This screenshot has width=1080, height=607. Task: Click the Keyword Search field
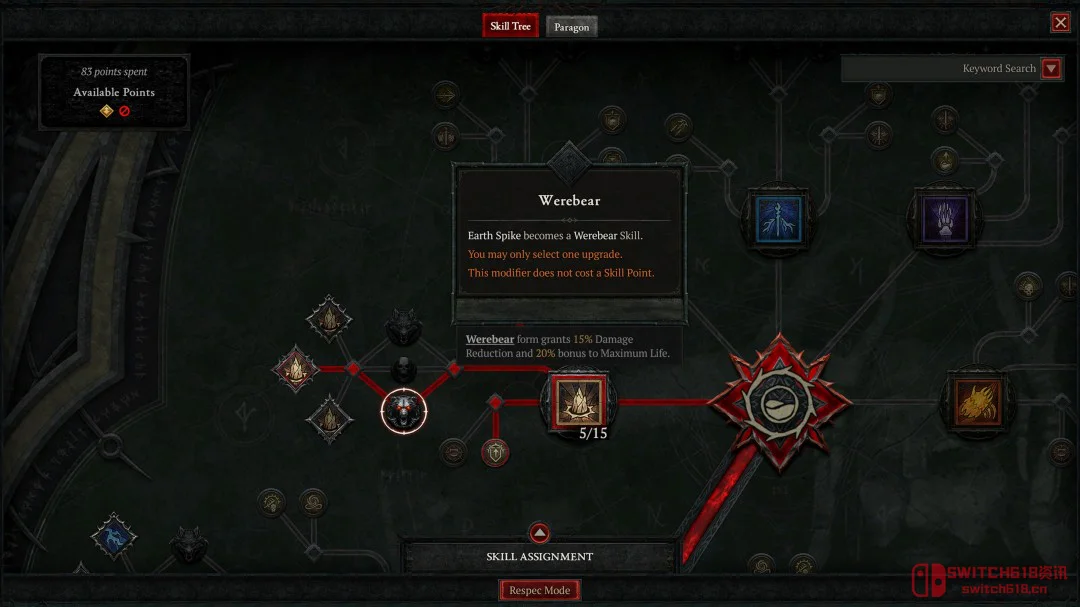click(940, 68)
